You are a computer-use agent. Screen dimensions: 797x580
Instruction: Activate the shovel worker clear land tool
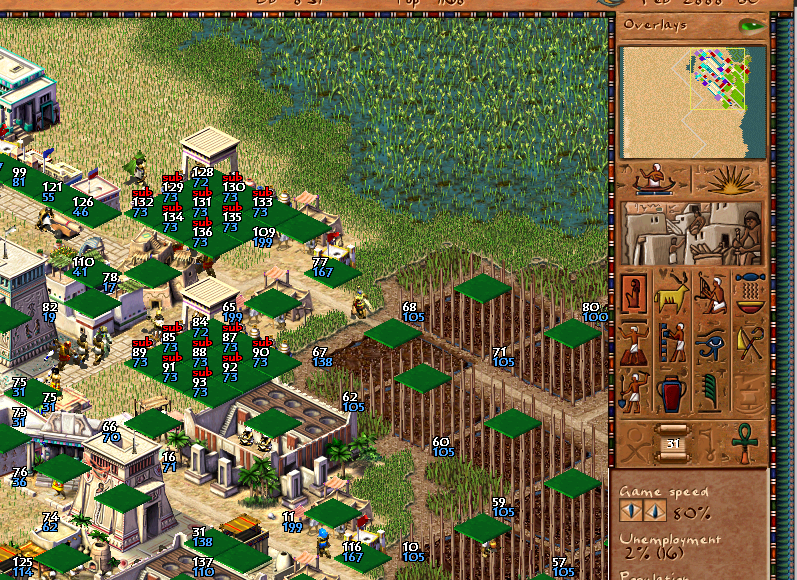point(634,391)
